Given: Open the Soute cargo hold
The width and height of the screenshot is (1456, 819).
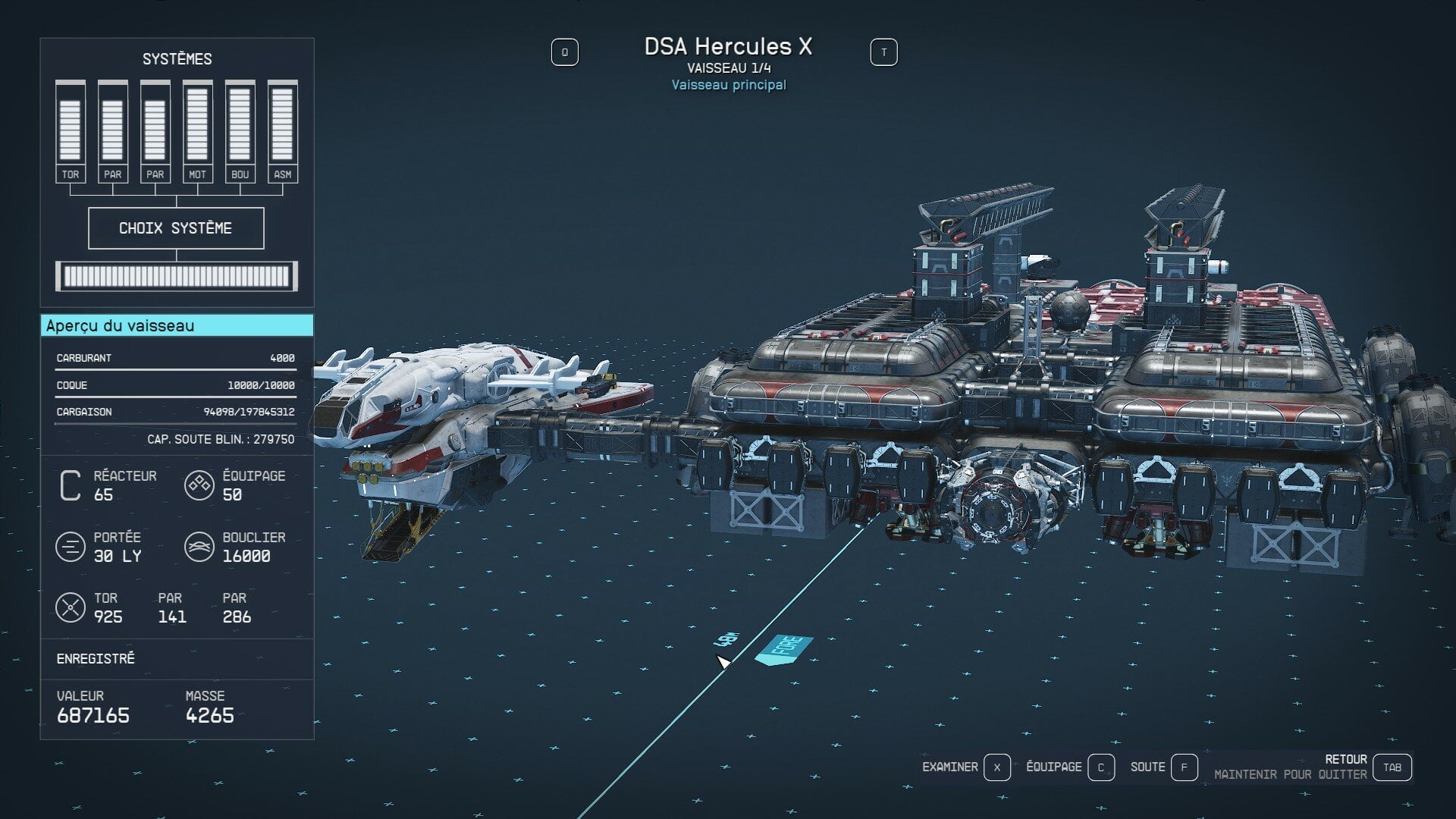Looking at the screenshot, I should [x=1183, y=767].
